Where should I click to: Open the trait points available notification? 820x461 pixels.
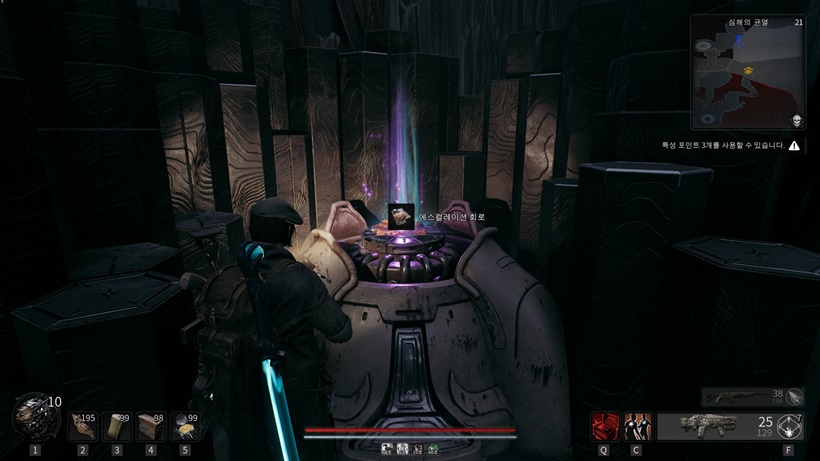[731, 145]
